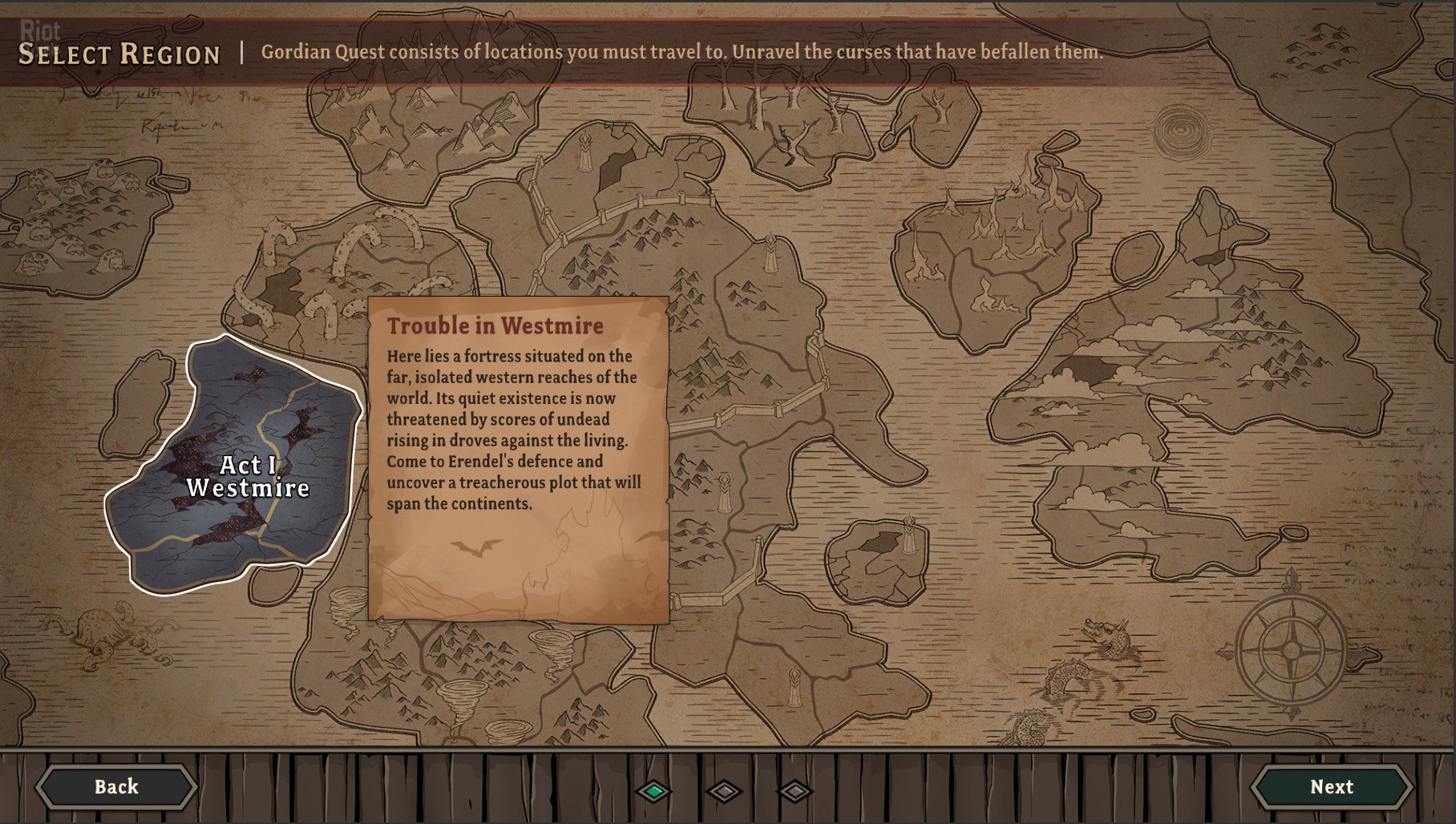Go back with the Back button
1456x824 pixels.
pos(116,787)
